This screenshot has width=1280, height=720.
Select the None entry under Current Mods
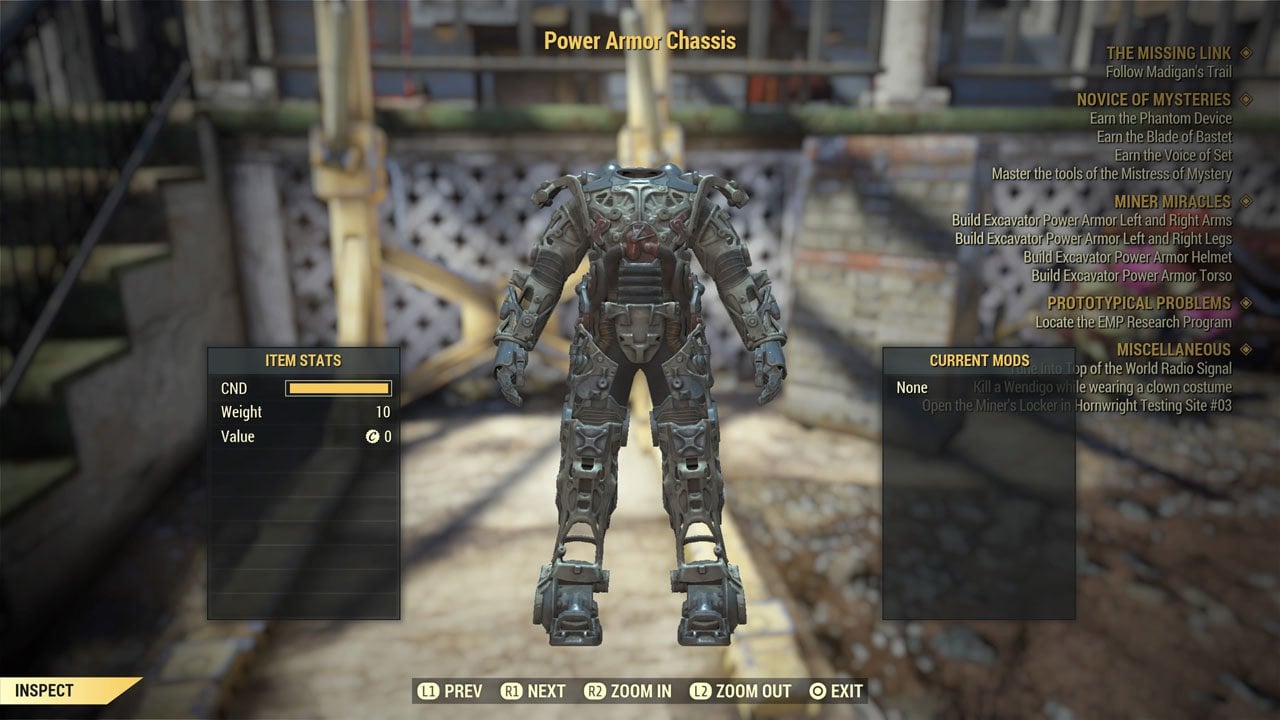(x=912, y=388)
